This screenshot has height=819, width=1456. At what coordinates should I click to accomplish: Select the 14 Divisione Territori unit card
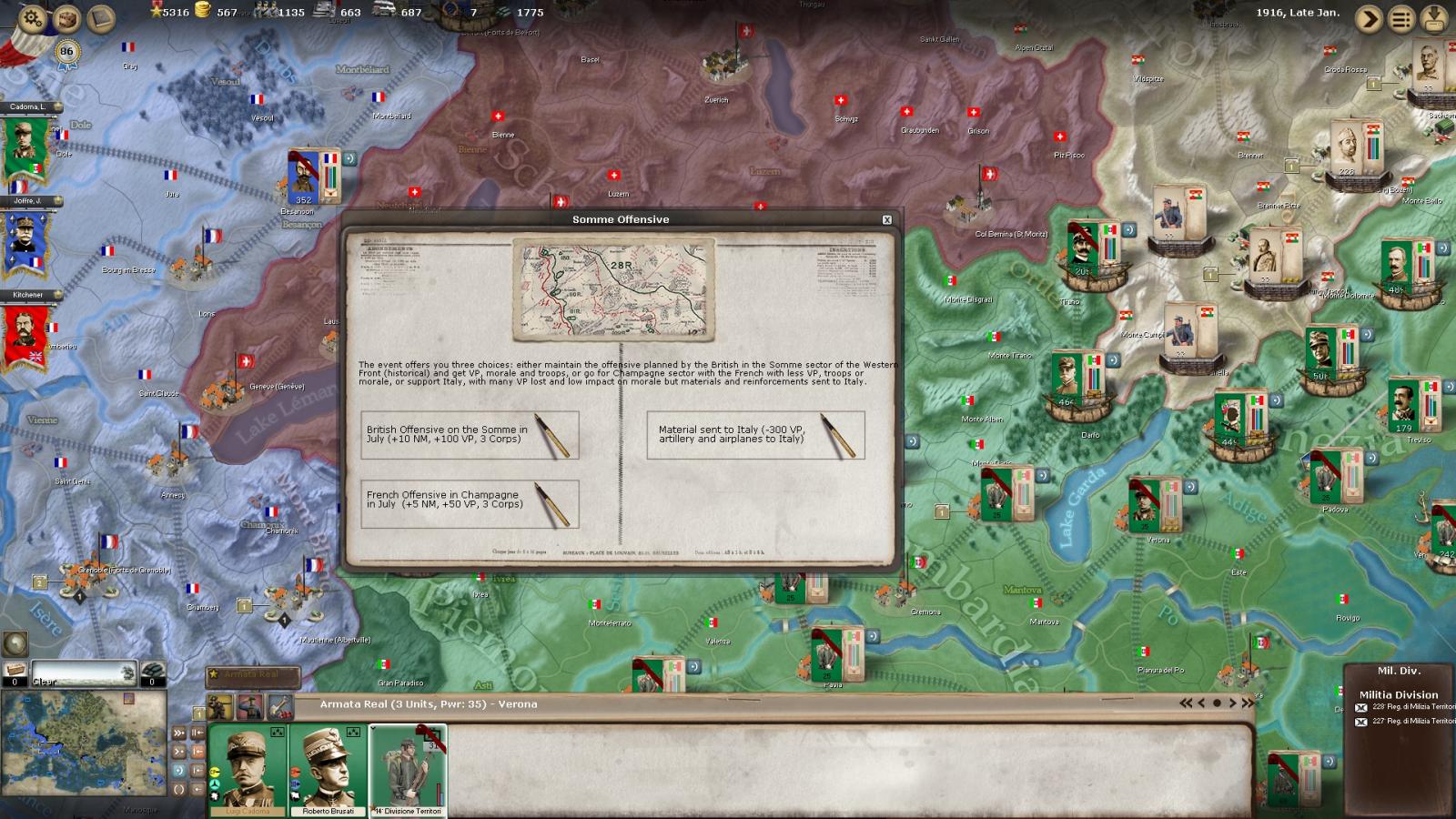409,770
